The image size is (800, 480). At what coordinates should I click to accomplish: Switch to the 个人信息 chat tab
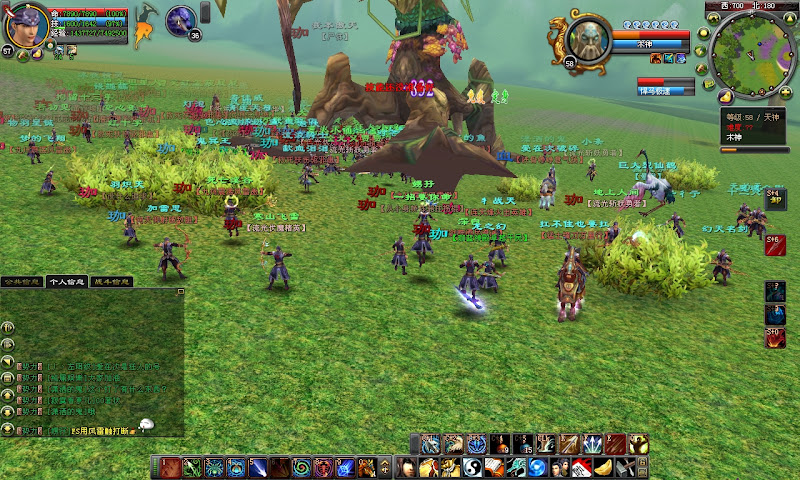69,282
